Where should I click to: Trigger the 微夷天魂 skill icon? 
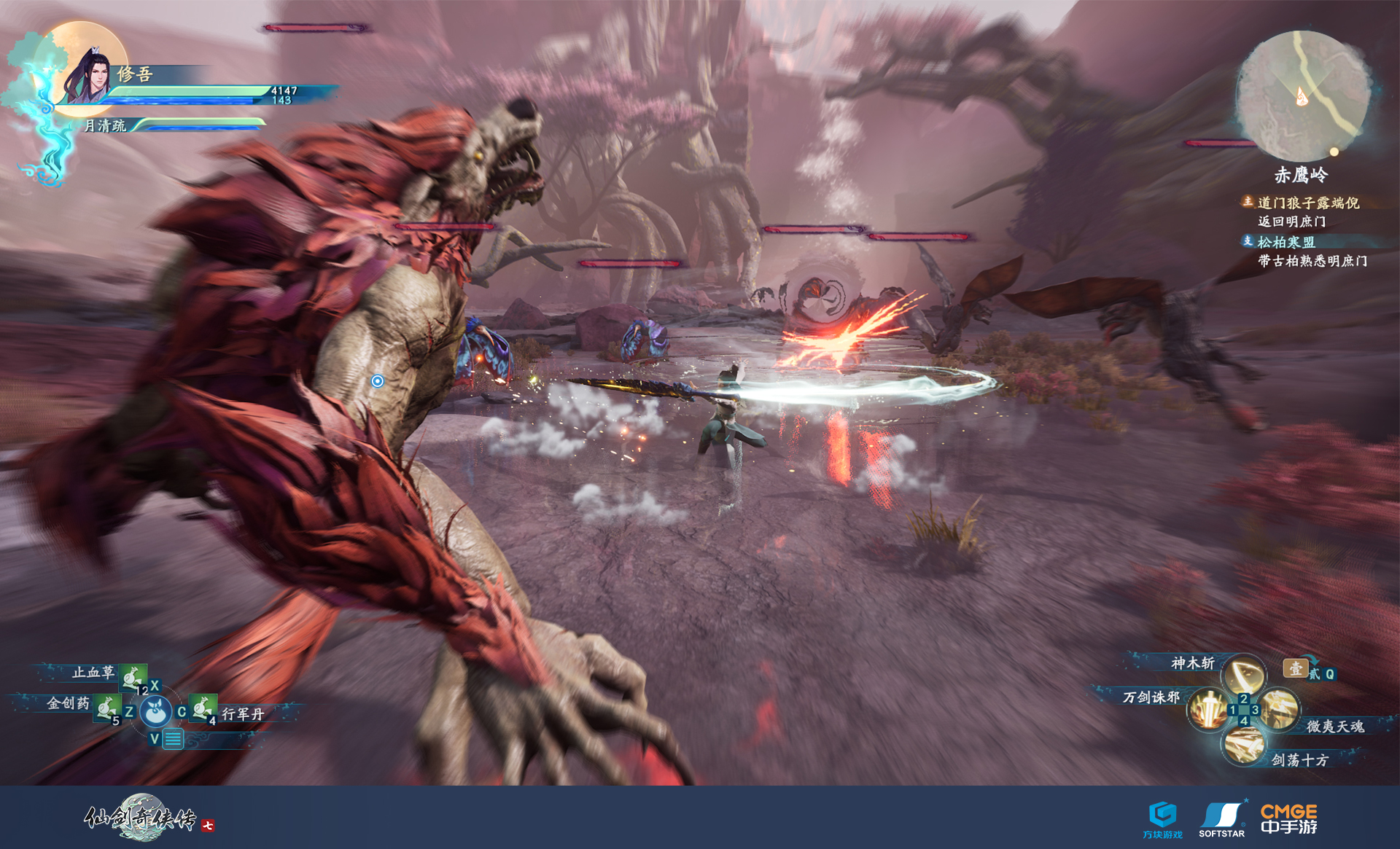pos(1280,709)
